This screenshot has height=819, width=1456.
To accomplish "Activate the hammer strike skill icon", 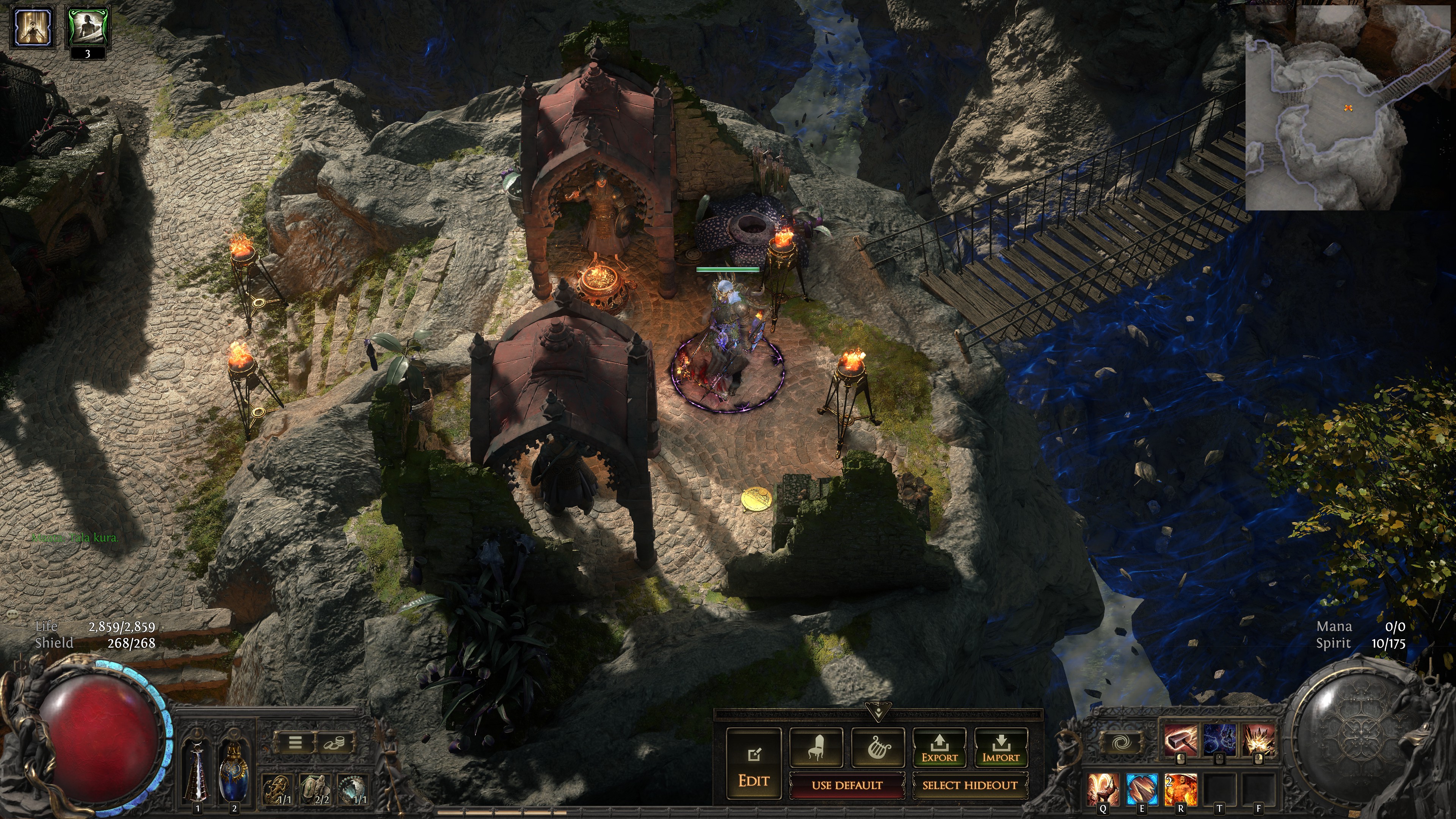I will 1180,739.
